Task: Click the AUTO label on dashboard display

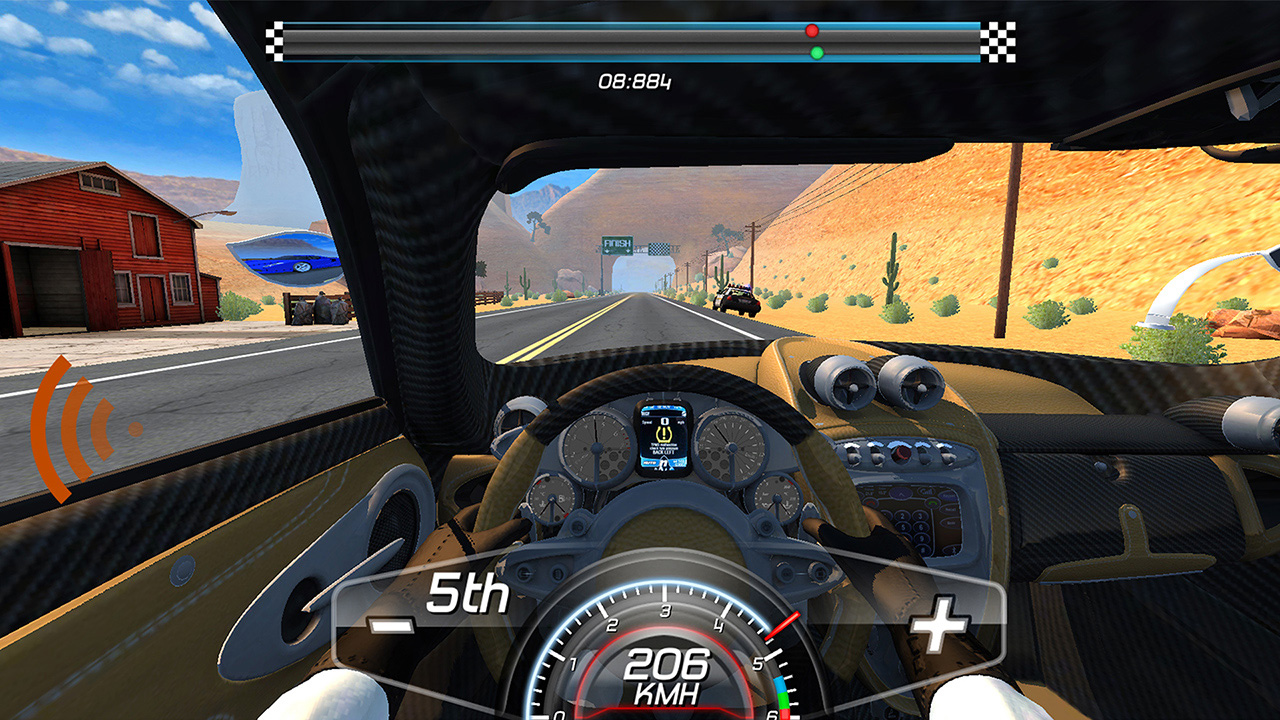Action: pyautogui.click(x=648, y=462)
